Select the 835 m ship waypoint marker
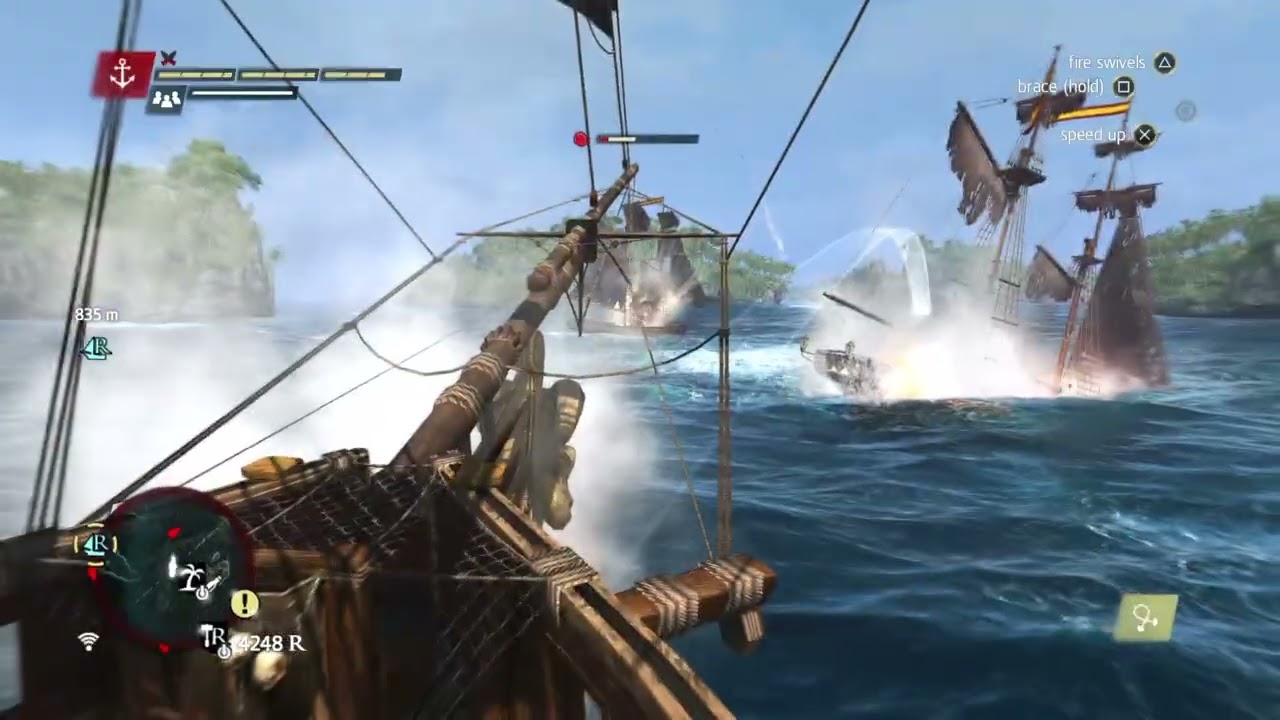Image resolution: width=1280 pixels, height=720 pixels. 96,347
